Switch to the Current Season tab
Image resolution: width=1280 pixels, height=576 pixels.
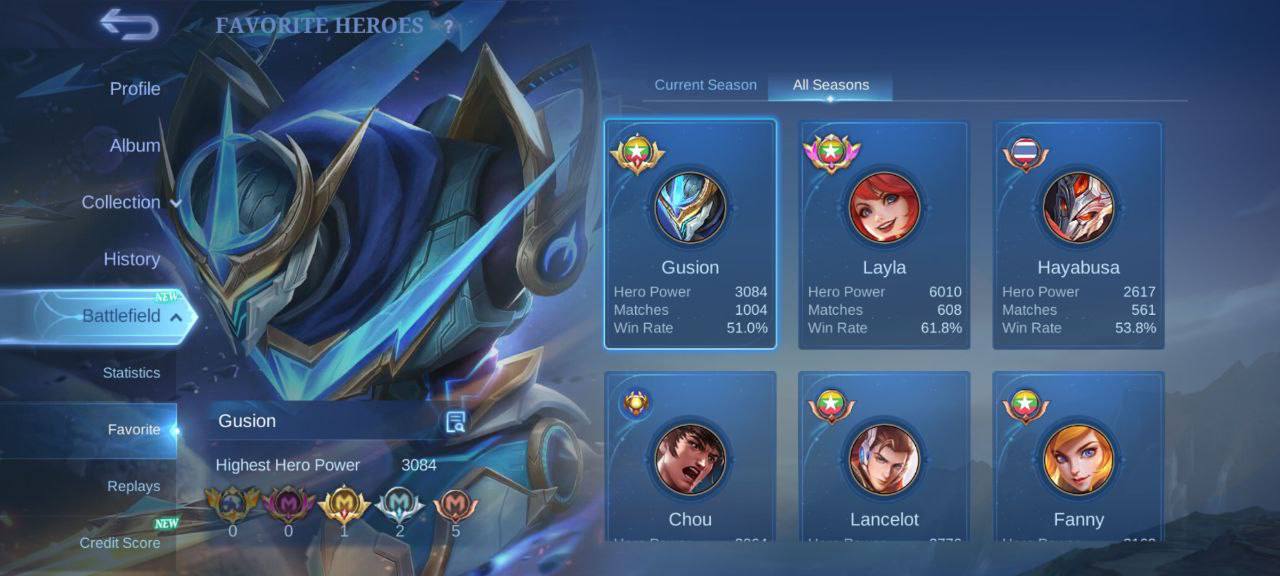click(705, 85)
